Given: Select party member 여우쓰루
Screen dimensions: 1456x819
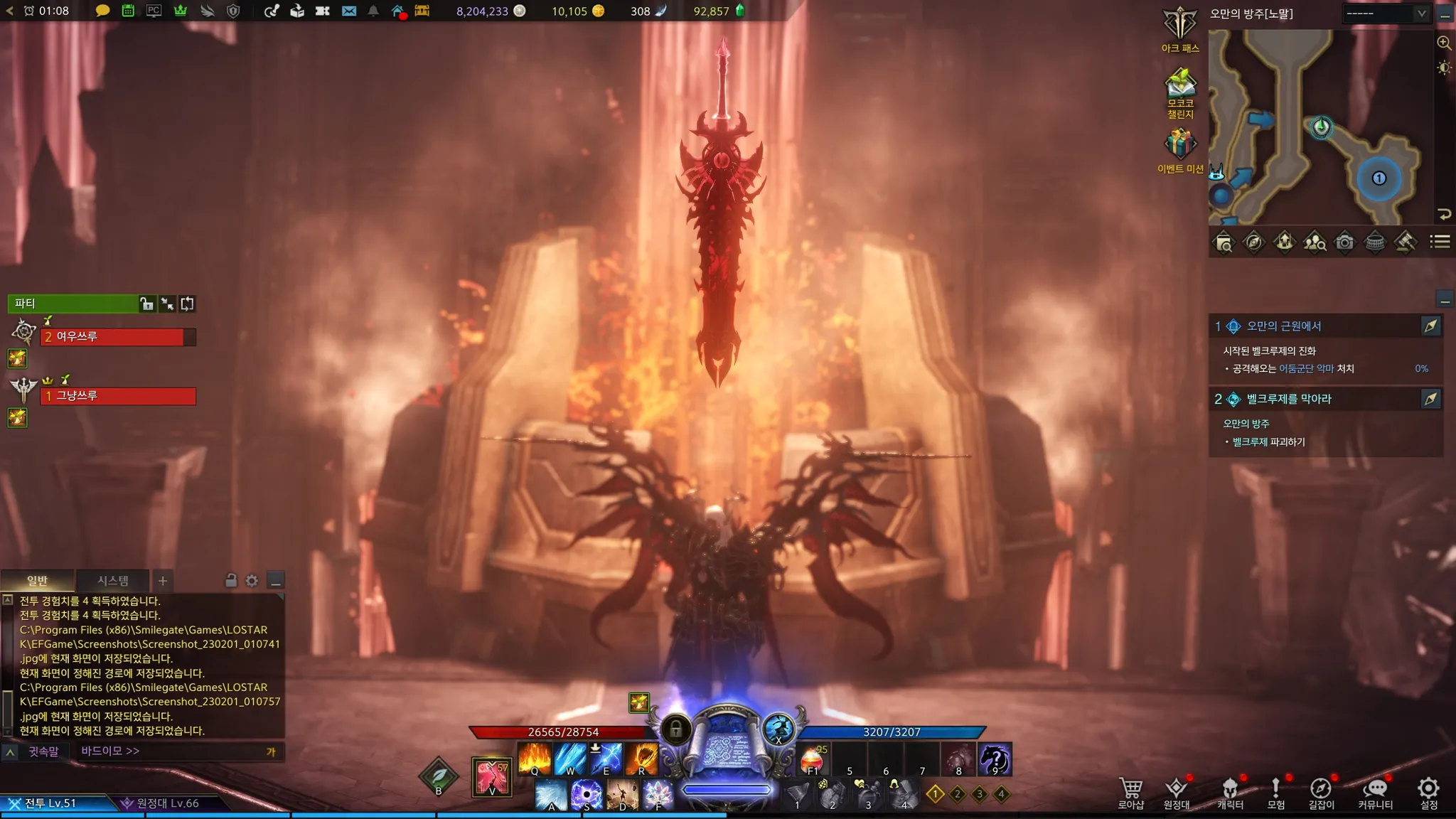Looking at the screenshot, I should [x=117, y=337].
